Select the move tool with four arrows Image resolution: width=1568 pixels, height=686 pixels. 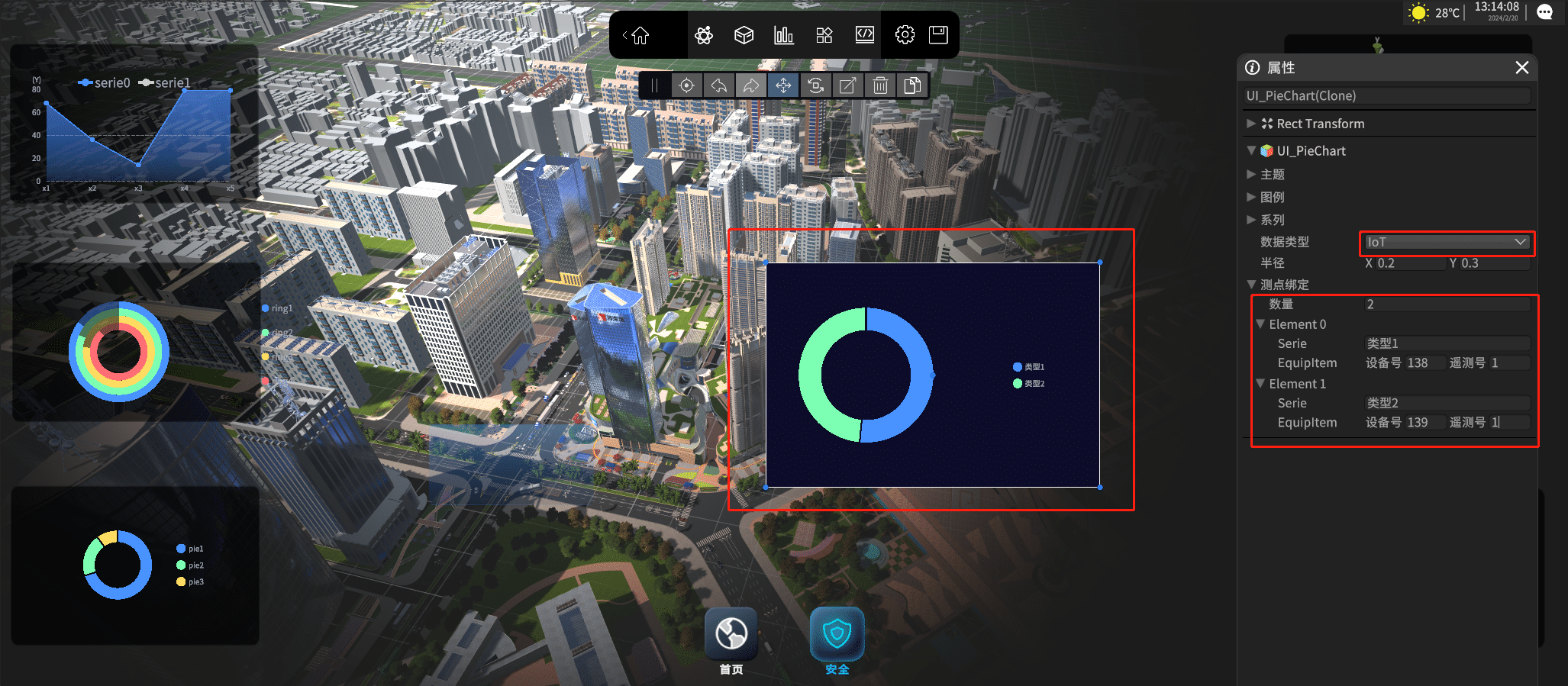pyautogui.click(x=783, y=85)
